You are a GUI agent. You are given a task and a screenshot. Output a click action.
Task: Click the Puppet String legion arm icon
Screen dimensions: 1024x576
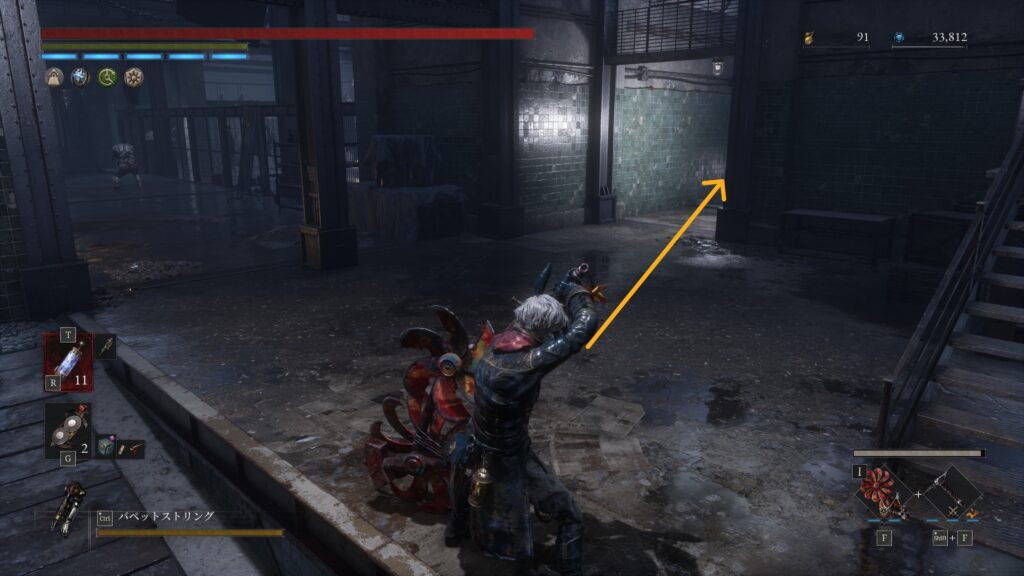click(x=72, y=507)
